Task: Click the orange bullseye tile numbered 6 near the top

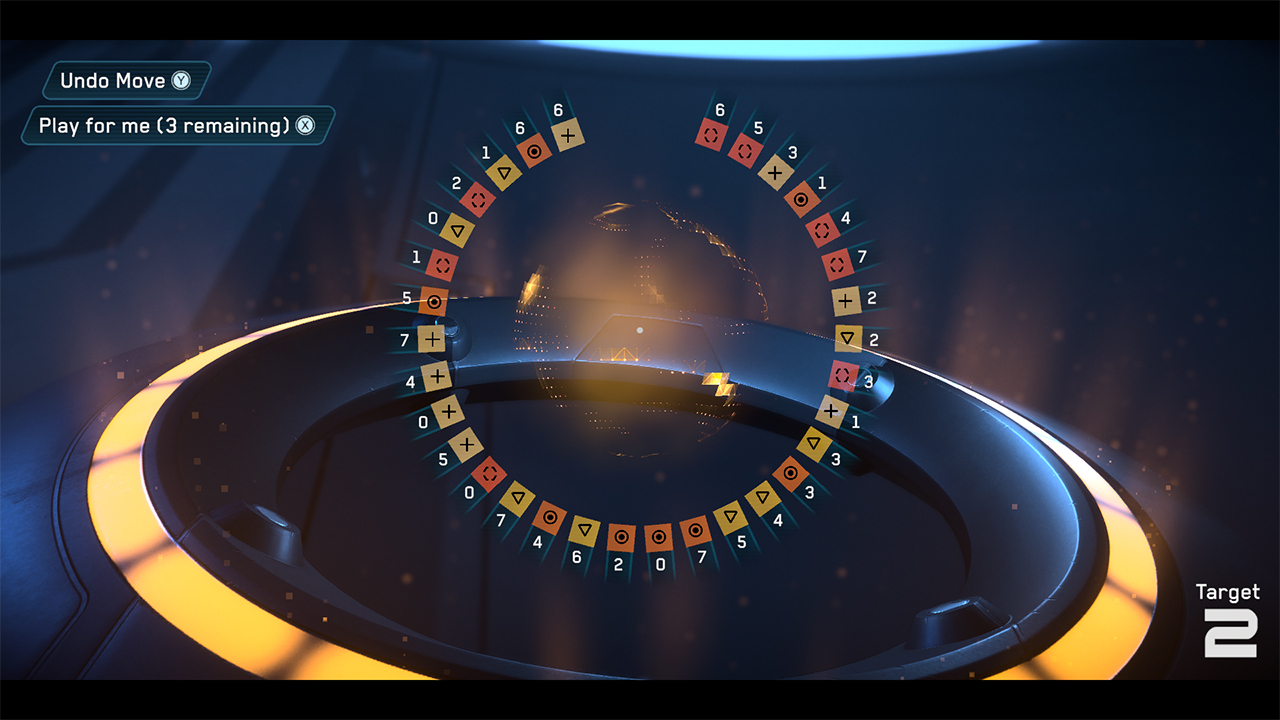Action: point(535,151)
